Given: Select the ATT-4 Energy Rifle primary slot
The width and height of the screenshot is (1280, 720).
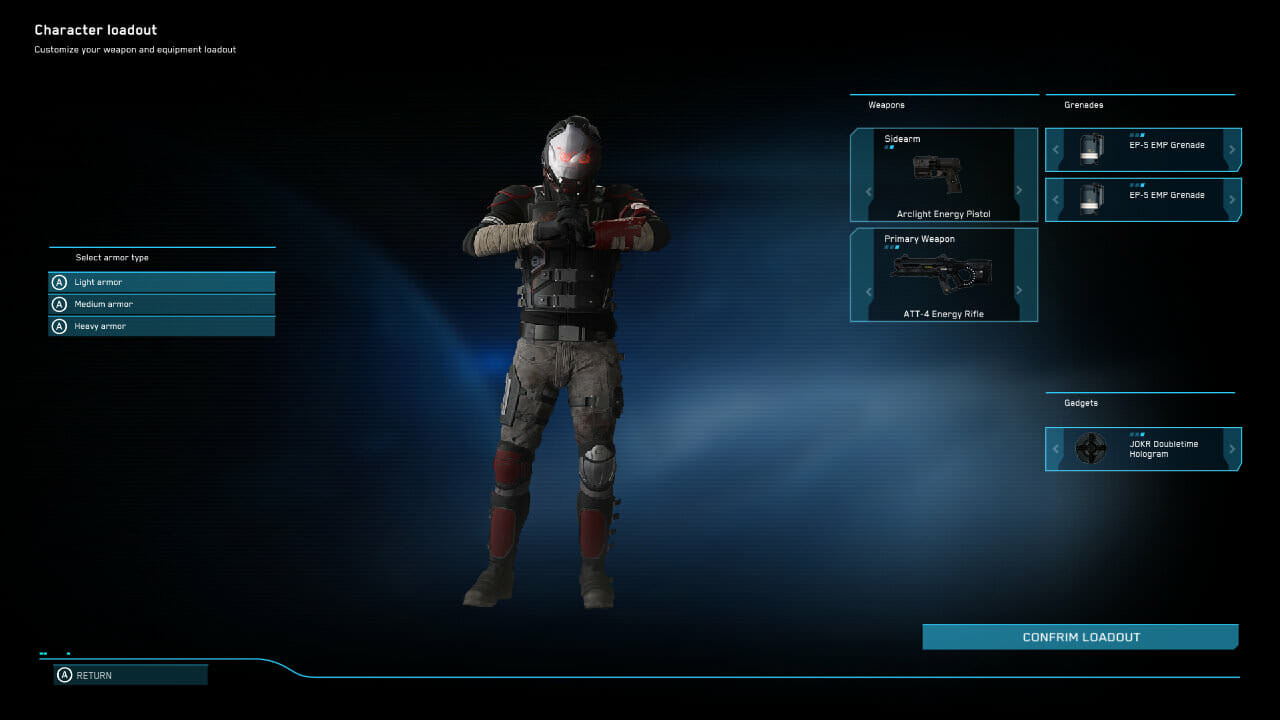Looking at the screenshot, I should coord(943,276).
